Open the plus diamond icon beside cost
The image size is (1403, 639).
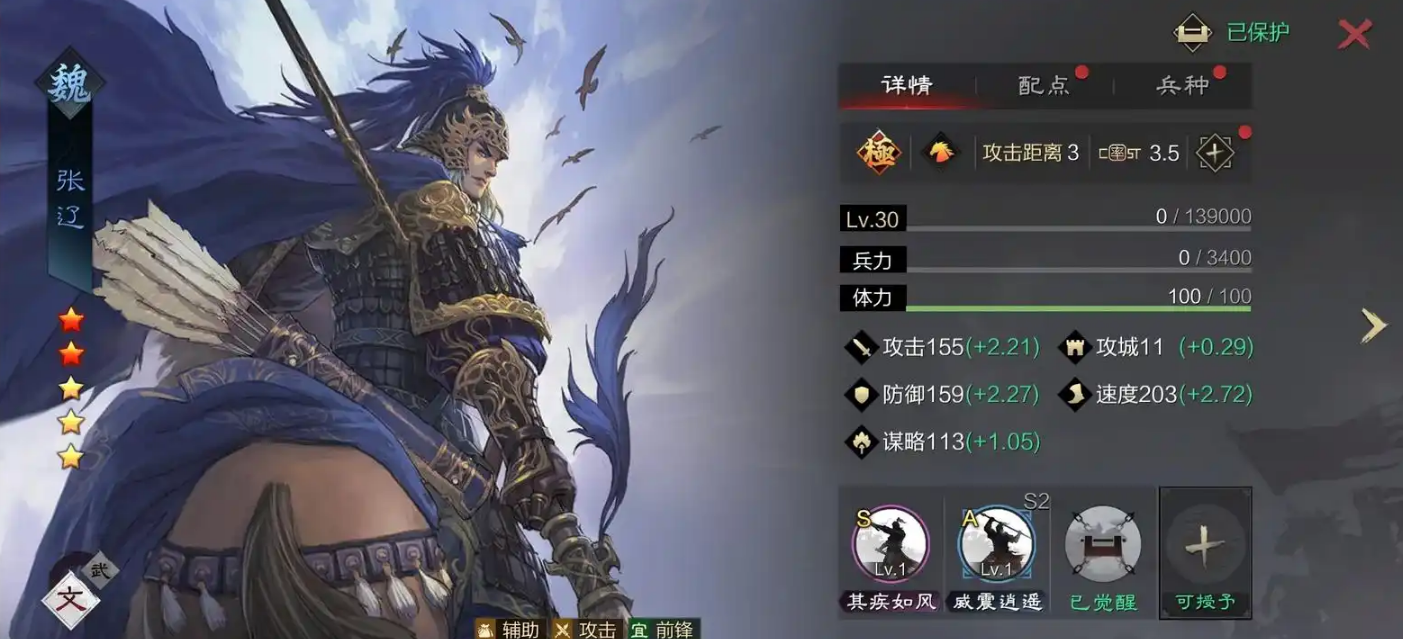tap(1215, 153)
